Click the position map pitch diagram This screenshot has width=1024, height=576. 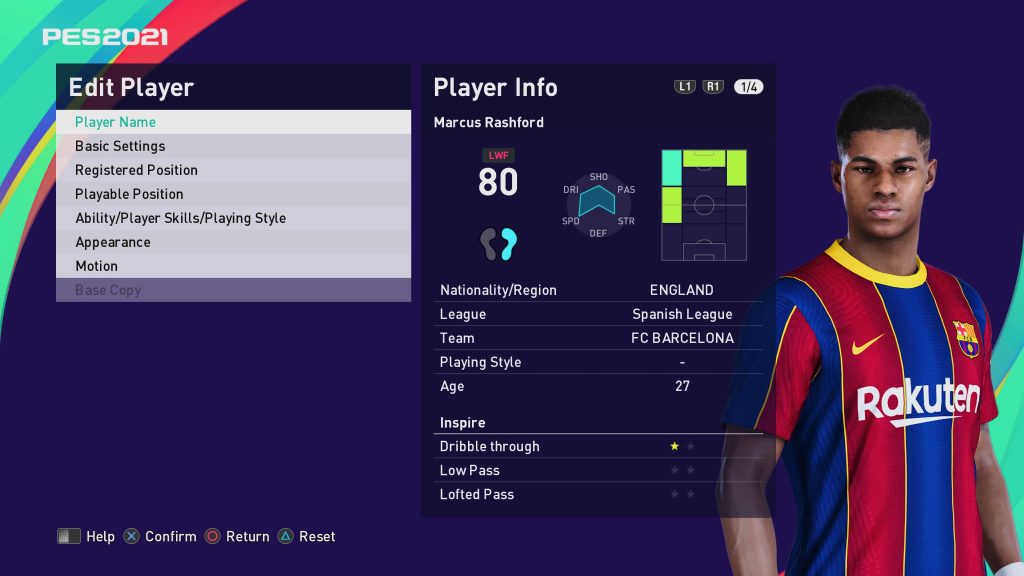coord(704,205)
